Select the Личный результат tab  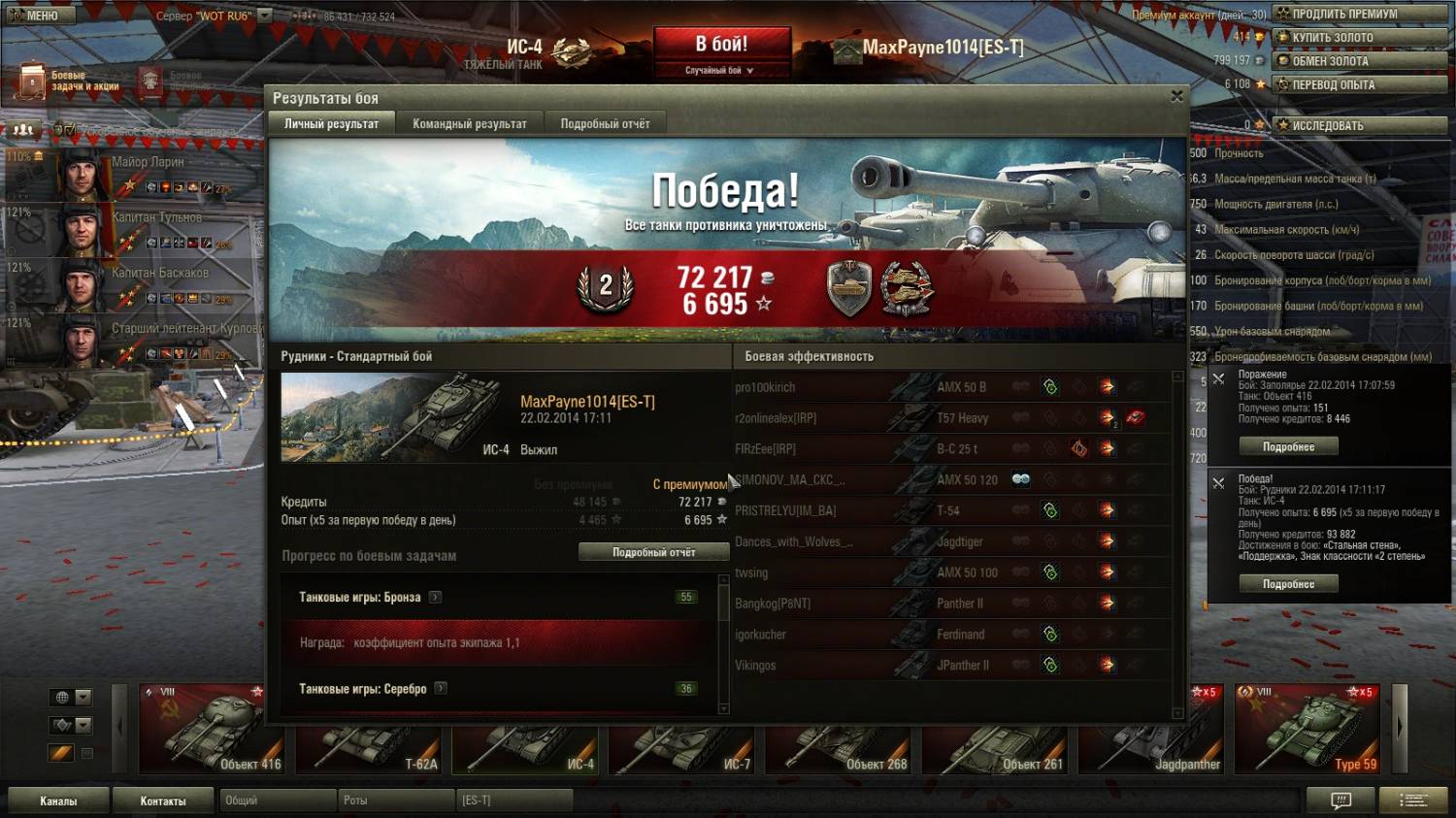click(331, 123)
